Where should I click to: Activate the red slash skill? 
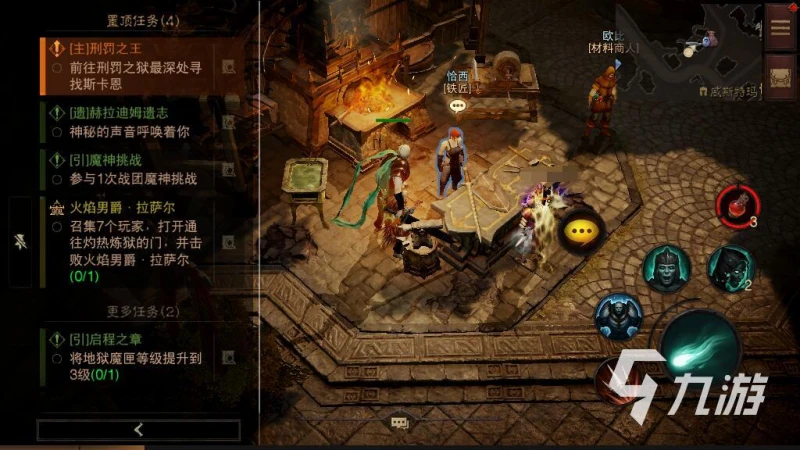(x=615, y=381)
